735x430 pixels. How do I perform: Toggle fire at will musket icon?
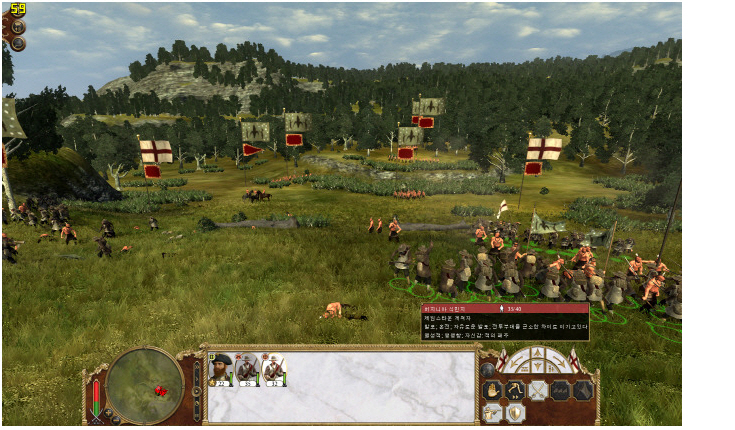(x=492, y=412)
